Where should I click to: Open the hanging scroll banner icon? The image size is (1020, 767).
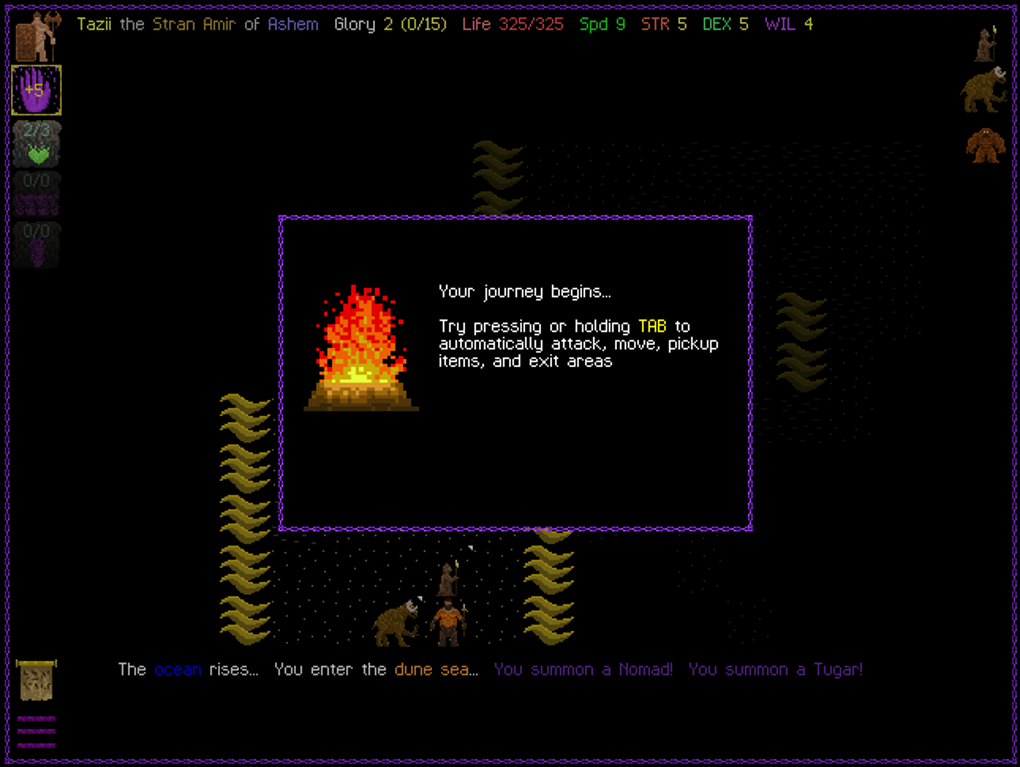tap(36, 681)
